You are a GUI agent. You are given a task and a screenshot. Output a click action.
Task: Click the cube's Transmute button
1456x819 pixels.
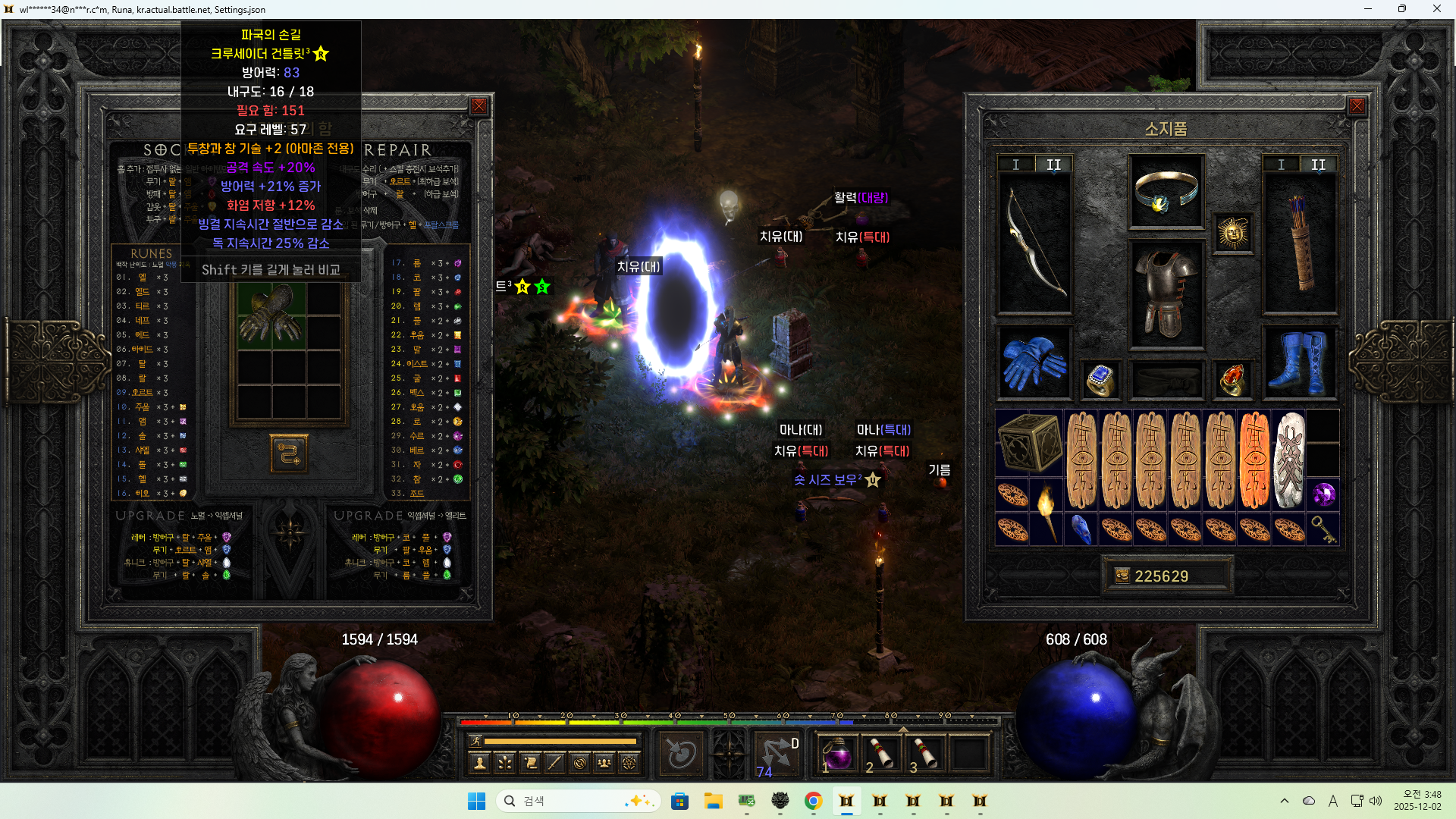click(289, 453)
